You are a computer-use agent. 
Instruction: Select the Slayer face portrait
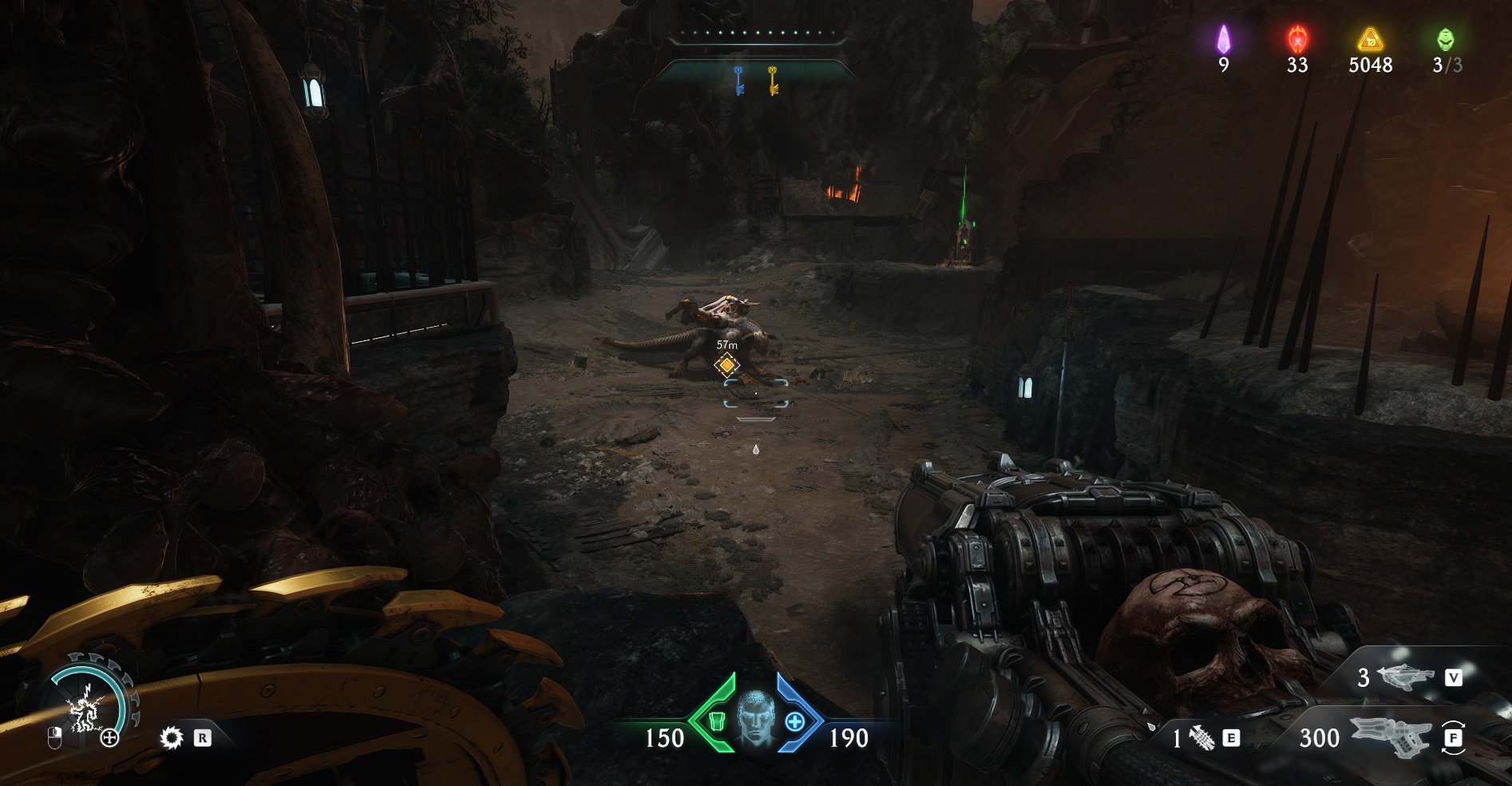click(755, 719)
